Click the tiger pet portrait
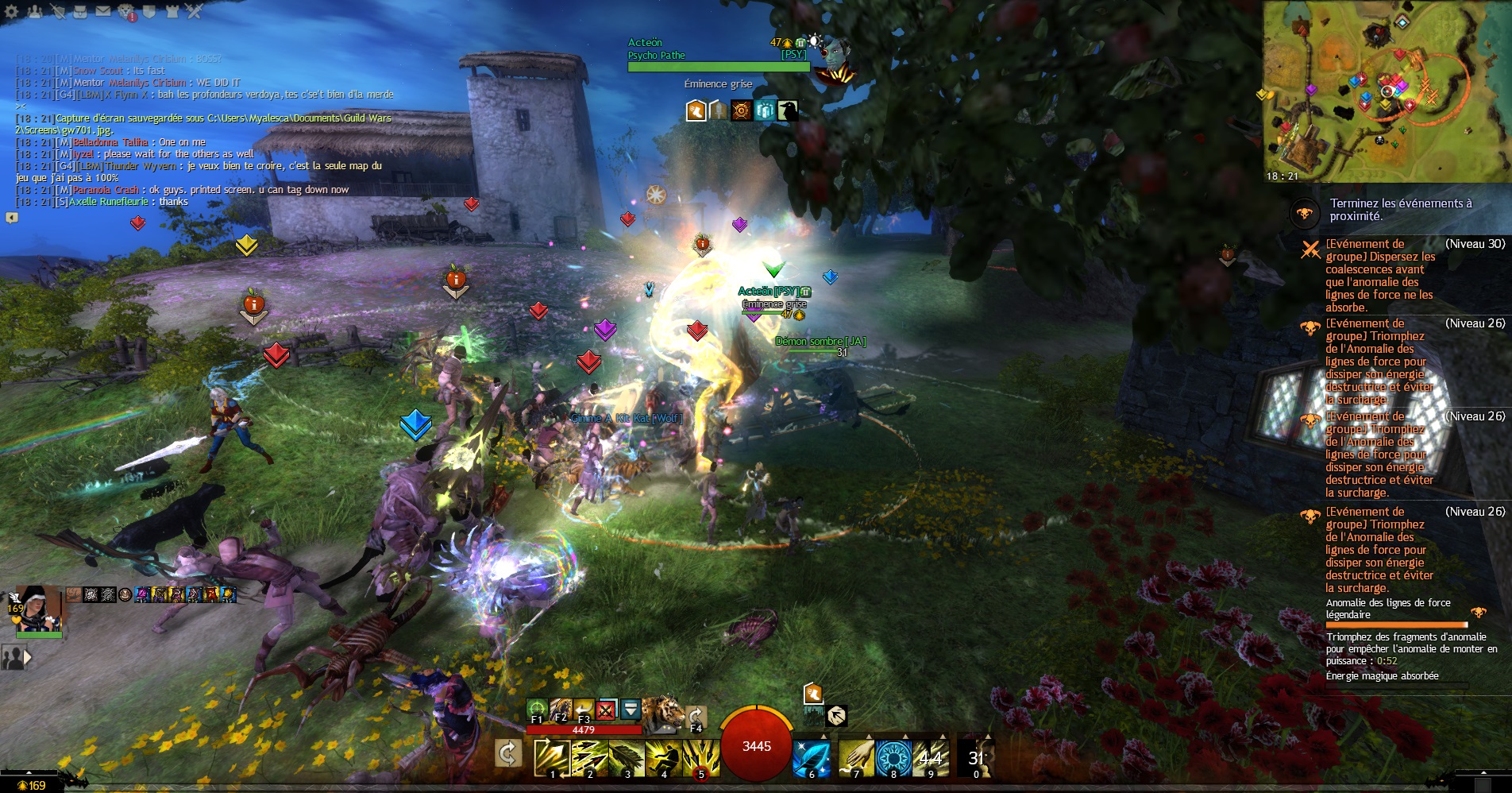1512x793 pixels. pyautogui.click(x=662, y=713)
